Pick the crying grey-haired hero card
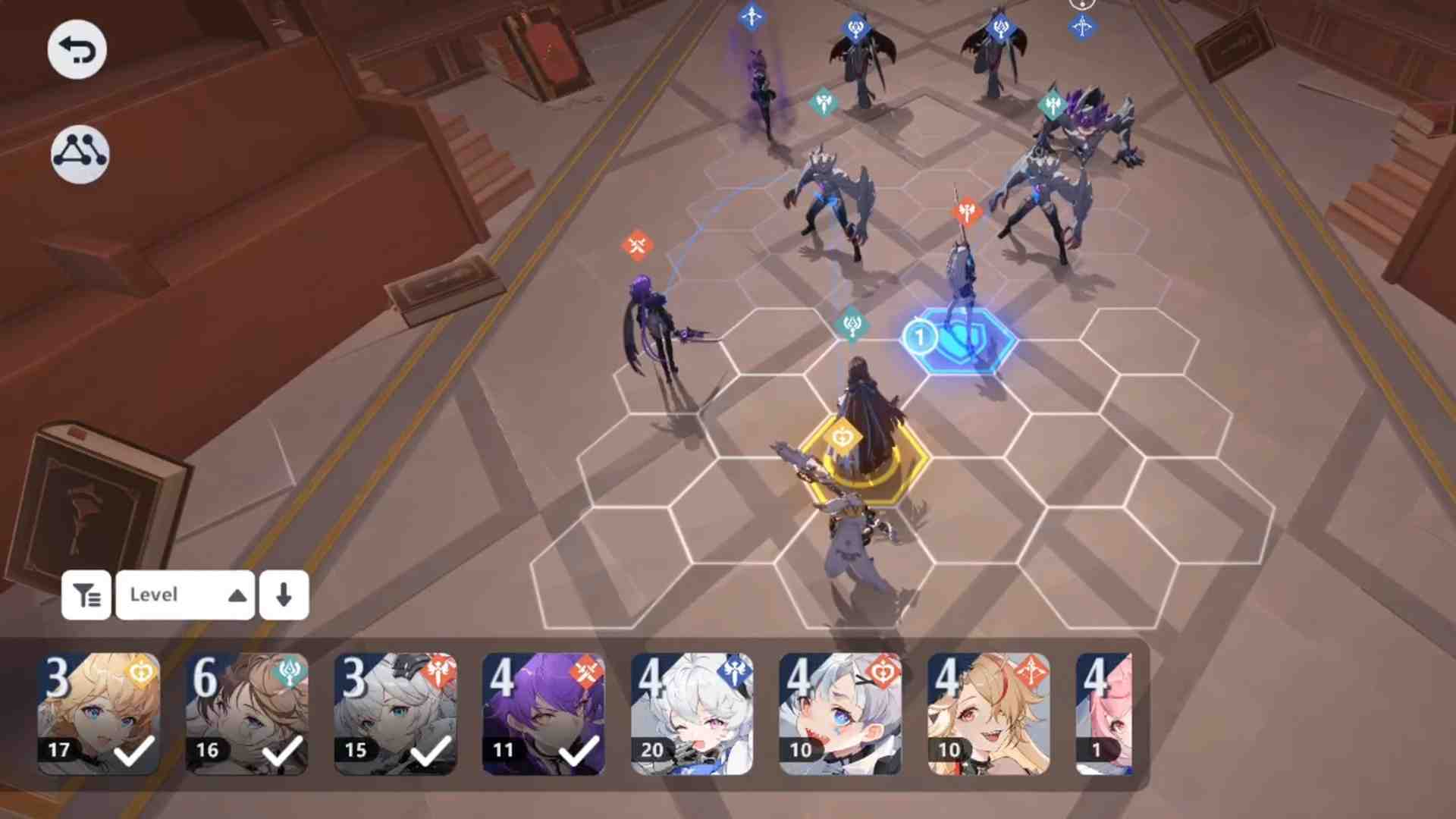This screenshot has height=819, width=1456. [840, 714]
